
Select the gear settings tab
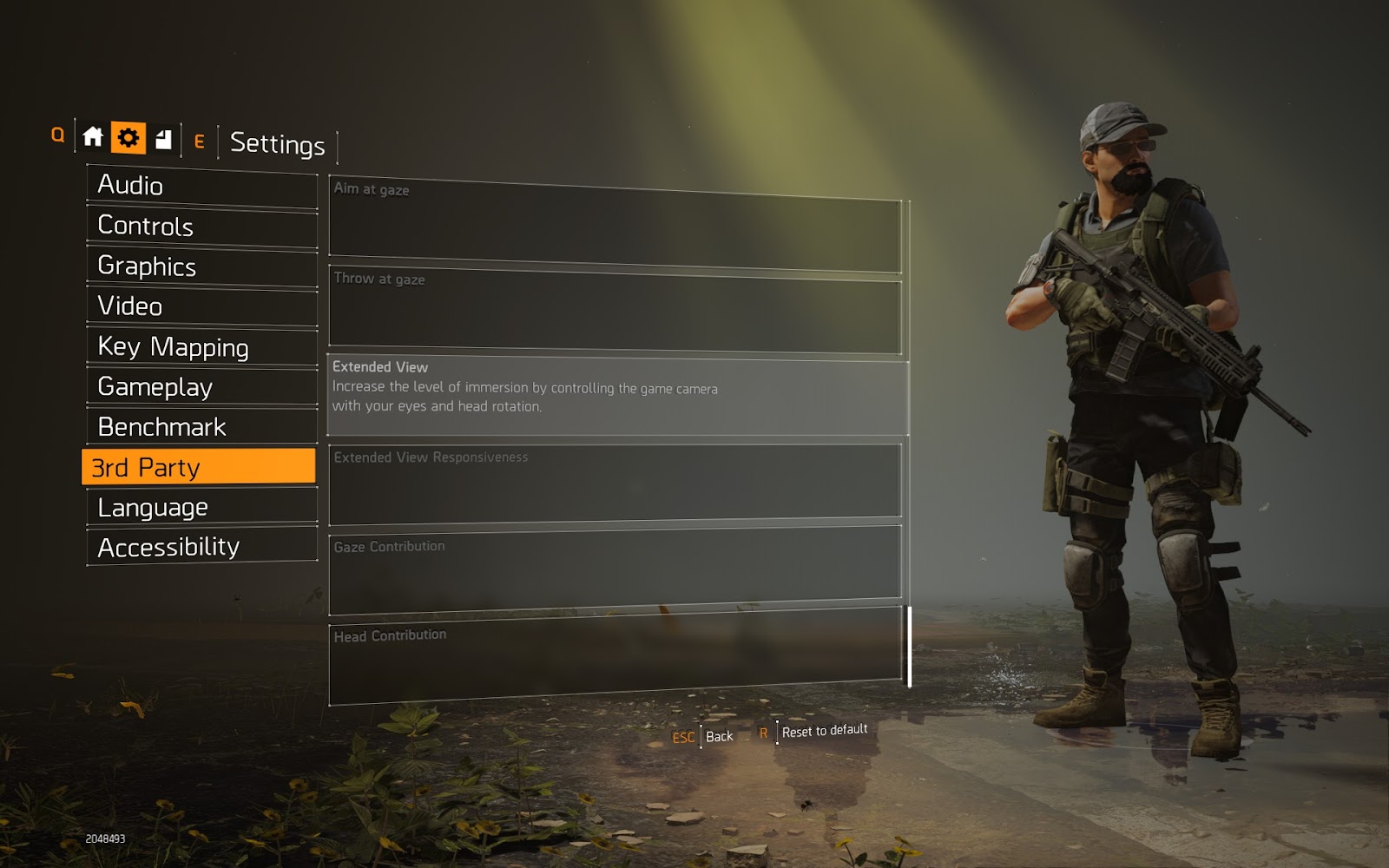[x=128, y=137]
